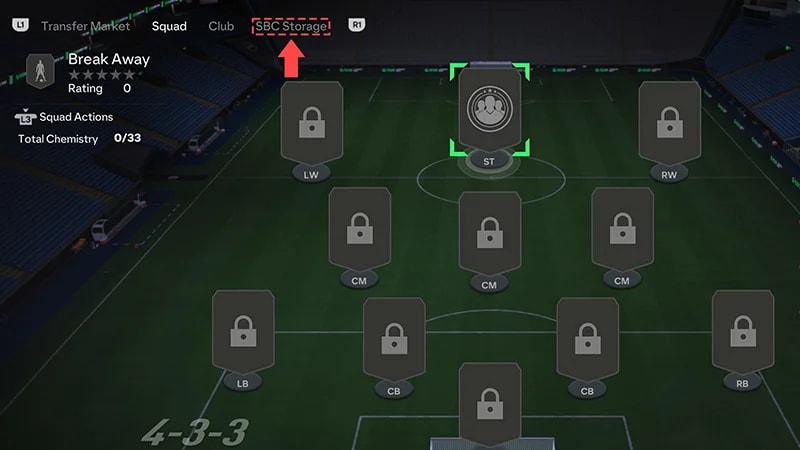
Task: Switch to the Club tab
Action: [221, 26]
